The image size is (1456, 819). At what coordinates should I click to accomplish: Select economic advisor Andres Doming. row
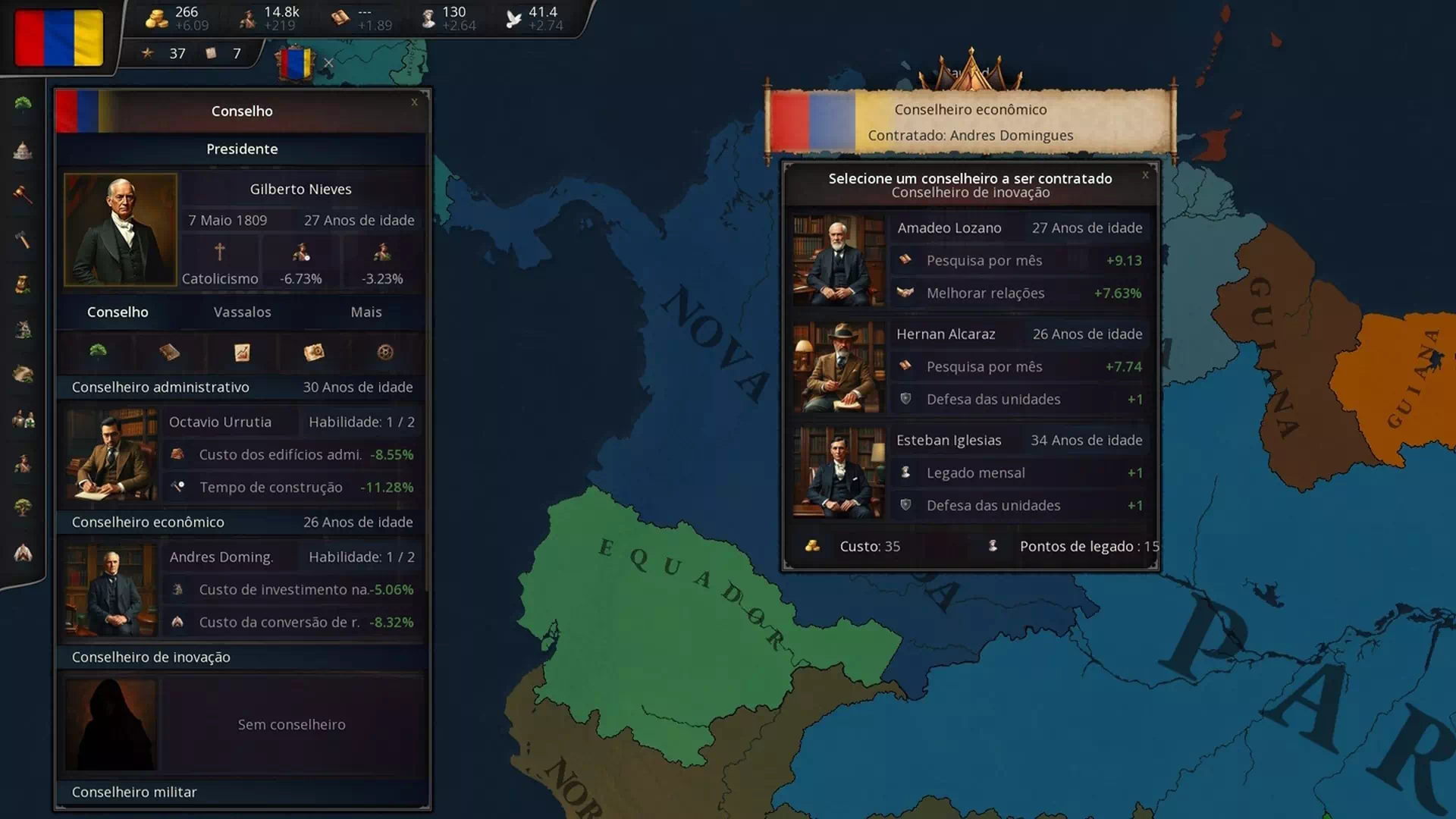click(243, 589)
